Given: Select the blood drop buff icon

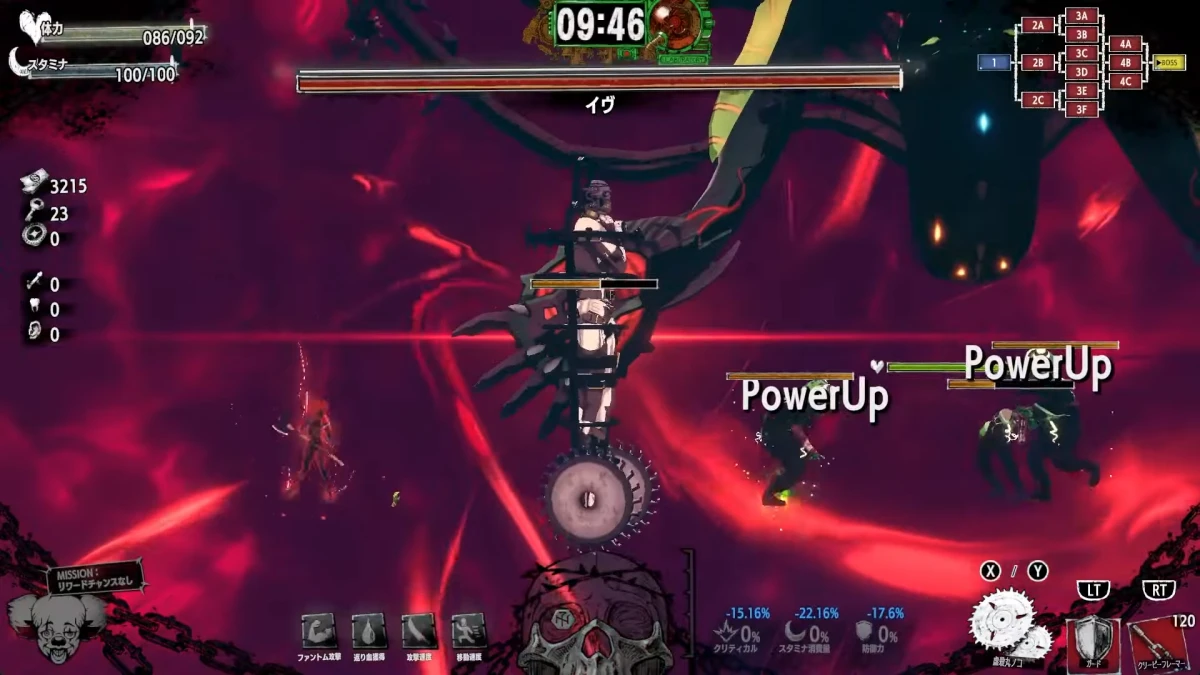Looking at the screenshot, I should point(368,631).
